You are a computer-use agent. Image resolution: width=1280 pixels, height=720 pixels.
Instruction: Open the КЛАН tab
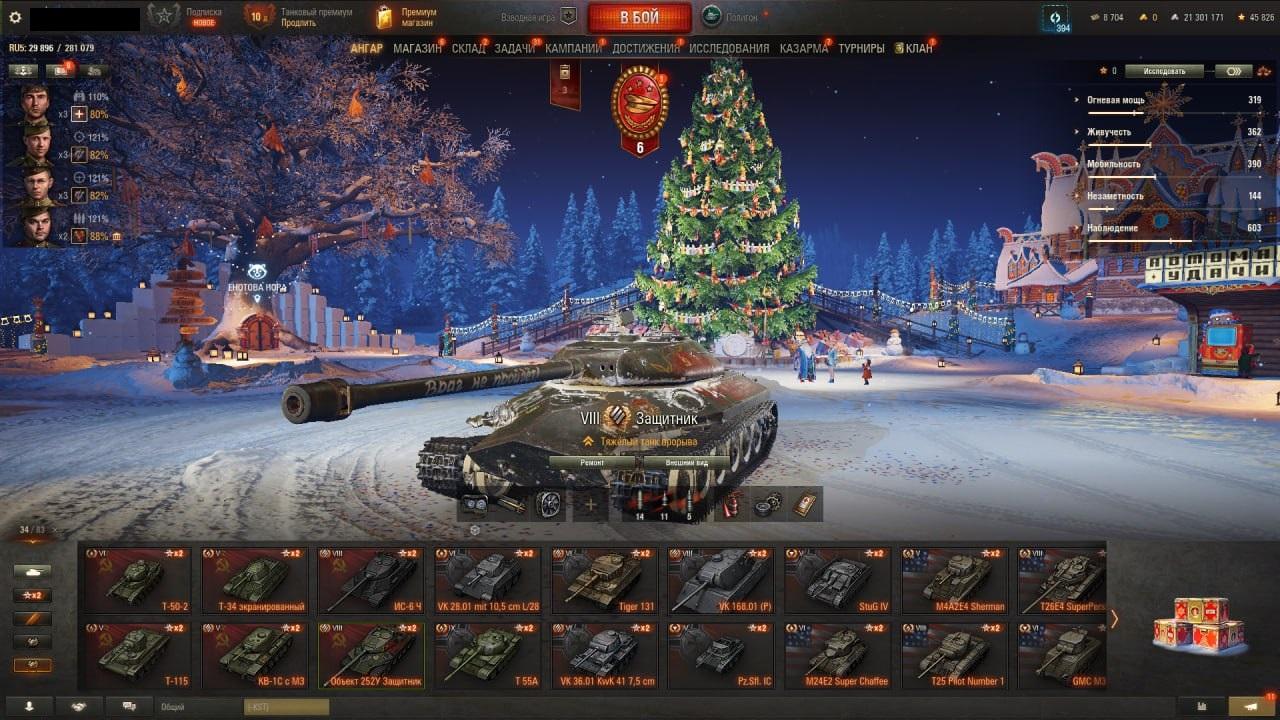[918, 48]
